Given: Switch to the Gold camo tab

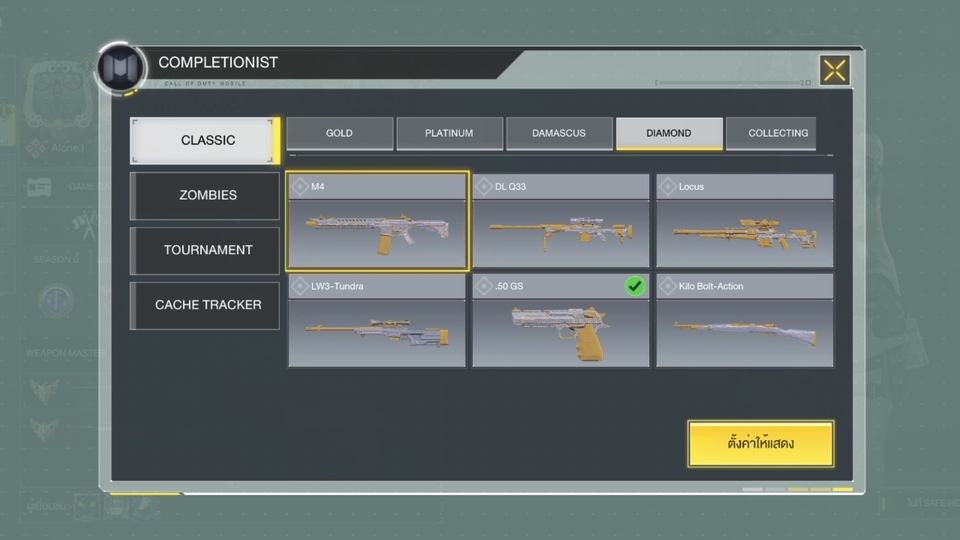Looking at the screenshot, I should [x=339, y=133].
